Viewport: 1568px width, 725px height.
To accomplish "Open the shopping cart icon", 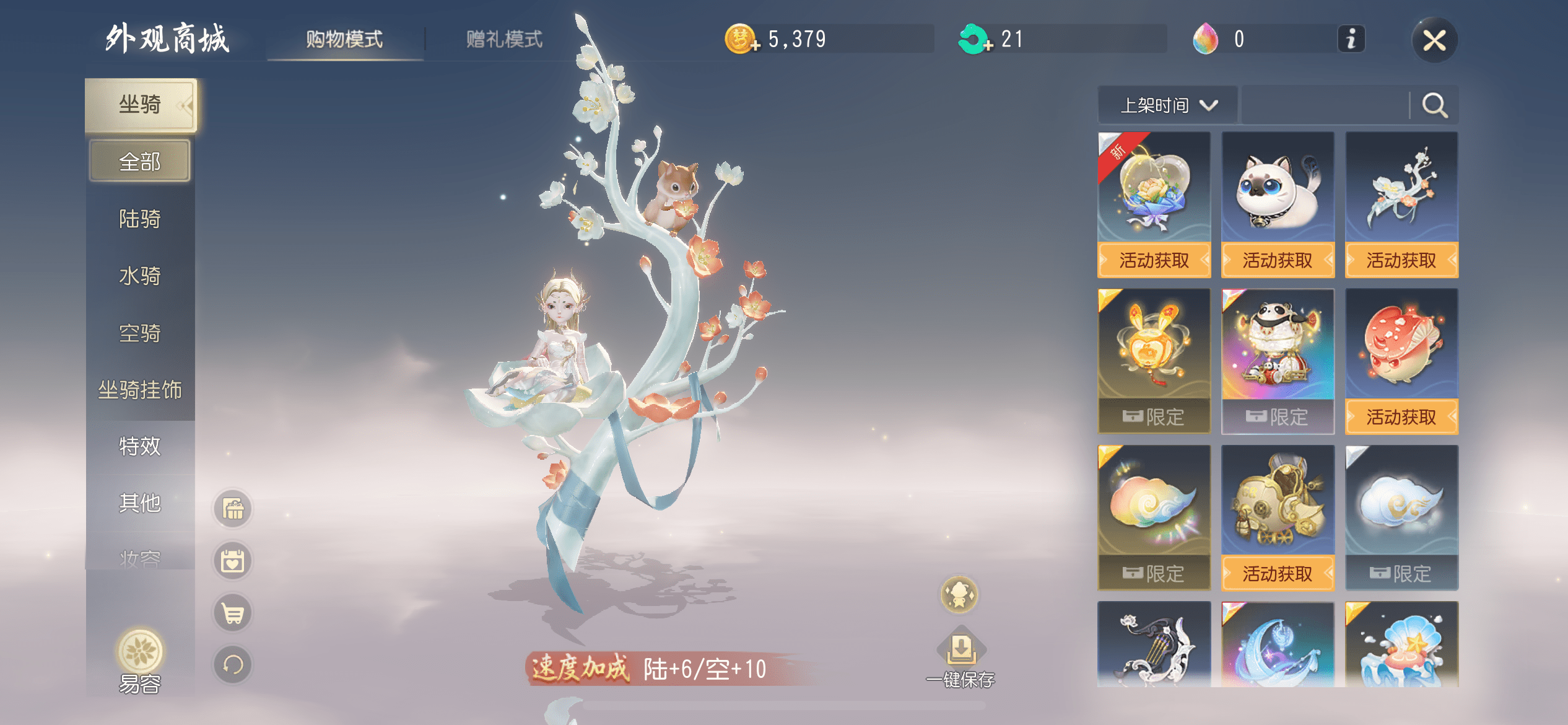I will pyautogui.click(x=233, y=613).
